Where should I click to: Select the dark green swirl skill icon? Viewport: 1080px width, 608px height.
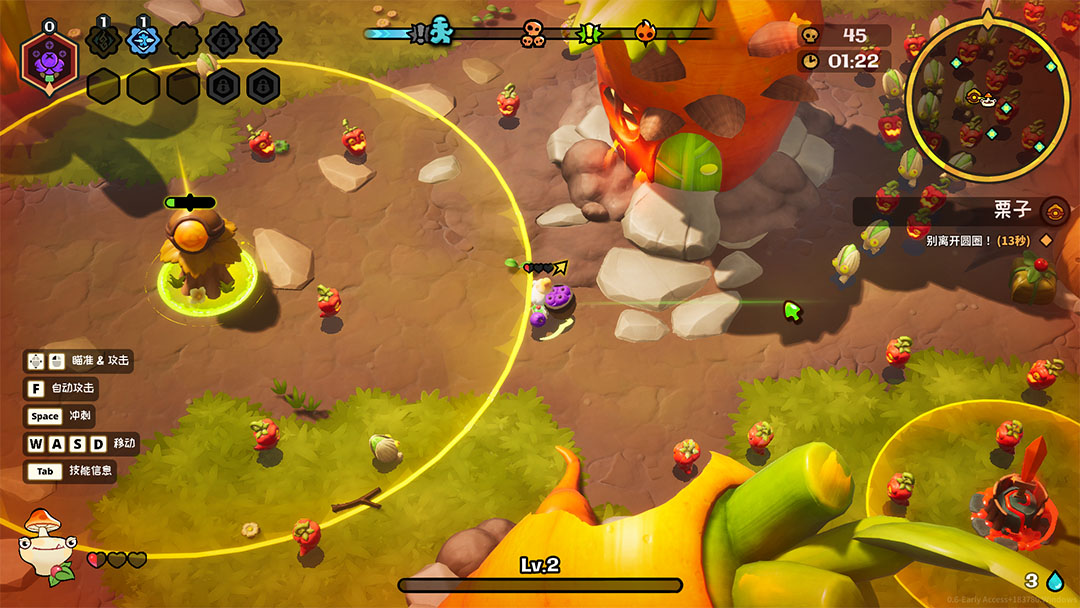click(x=103, y=41)
